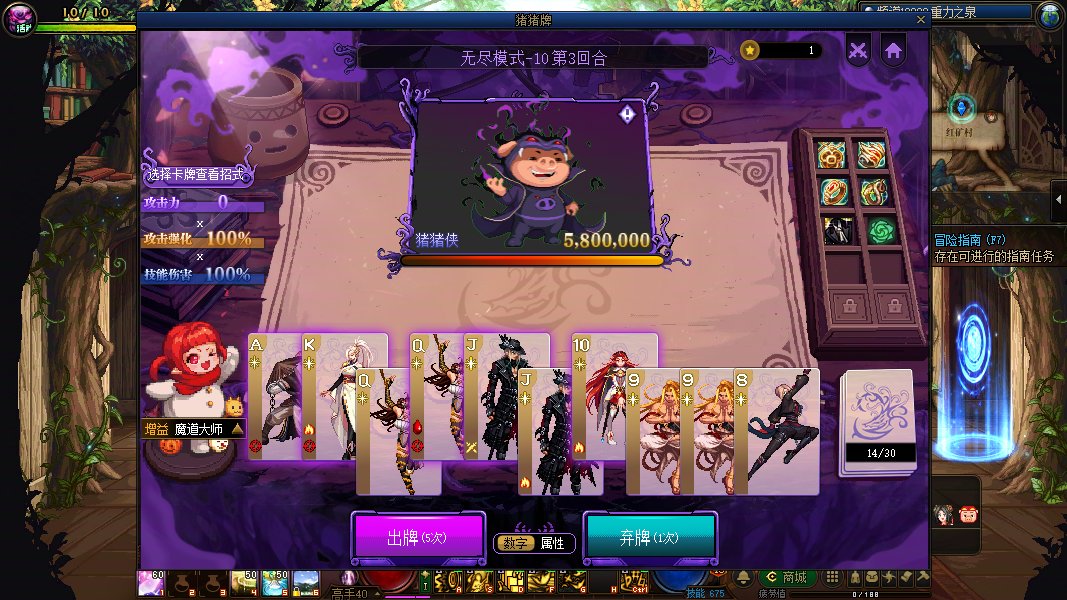Viewport: 1067px width, 600px height.
Task: Play the selected cards with 出牌
Action: point(417,538)
